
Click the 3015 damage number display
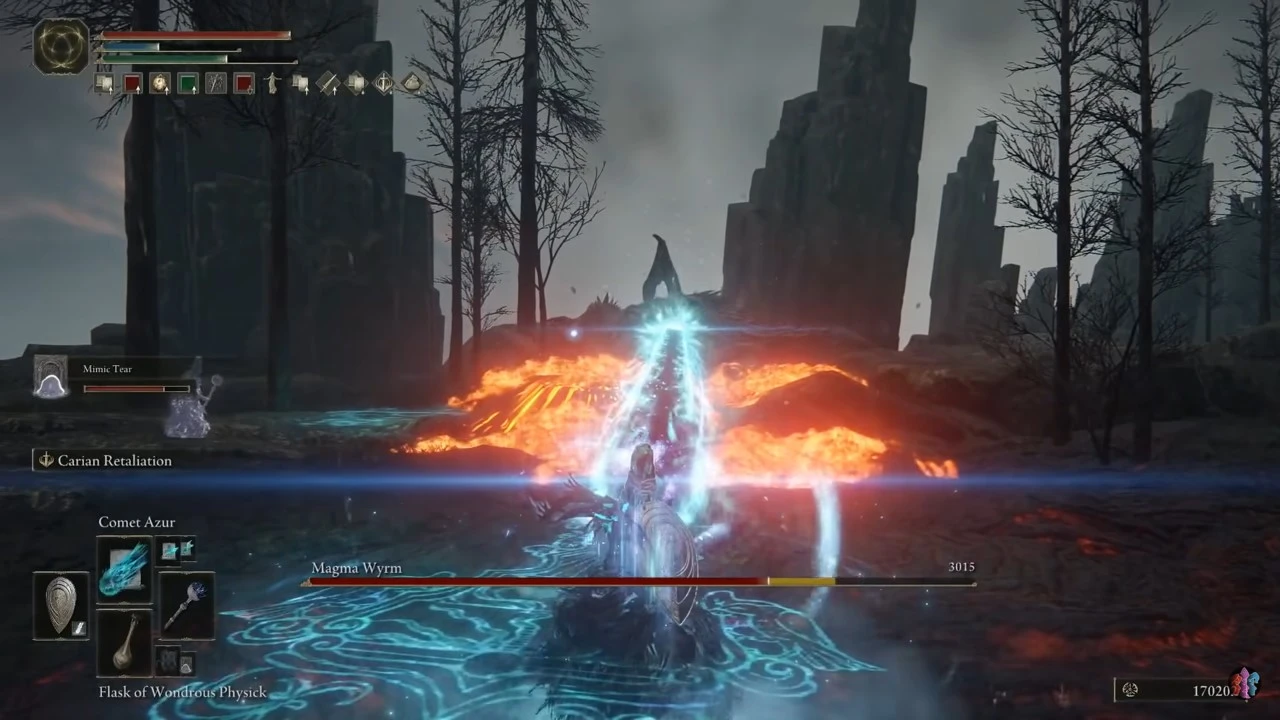[x=961, y=566]
